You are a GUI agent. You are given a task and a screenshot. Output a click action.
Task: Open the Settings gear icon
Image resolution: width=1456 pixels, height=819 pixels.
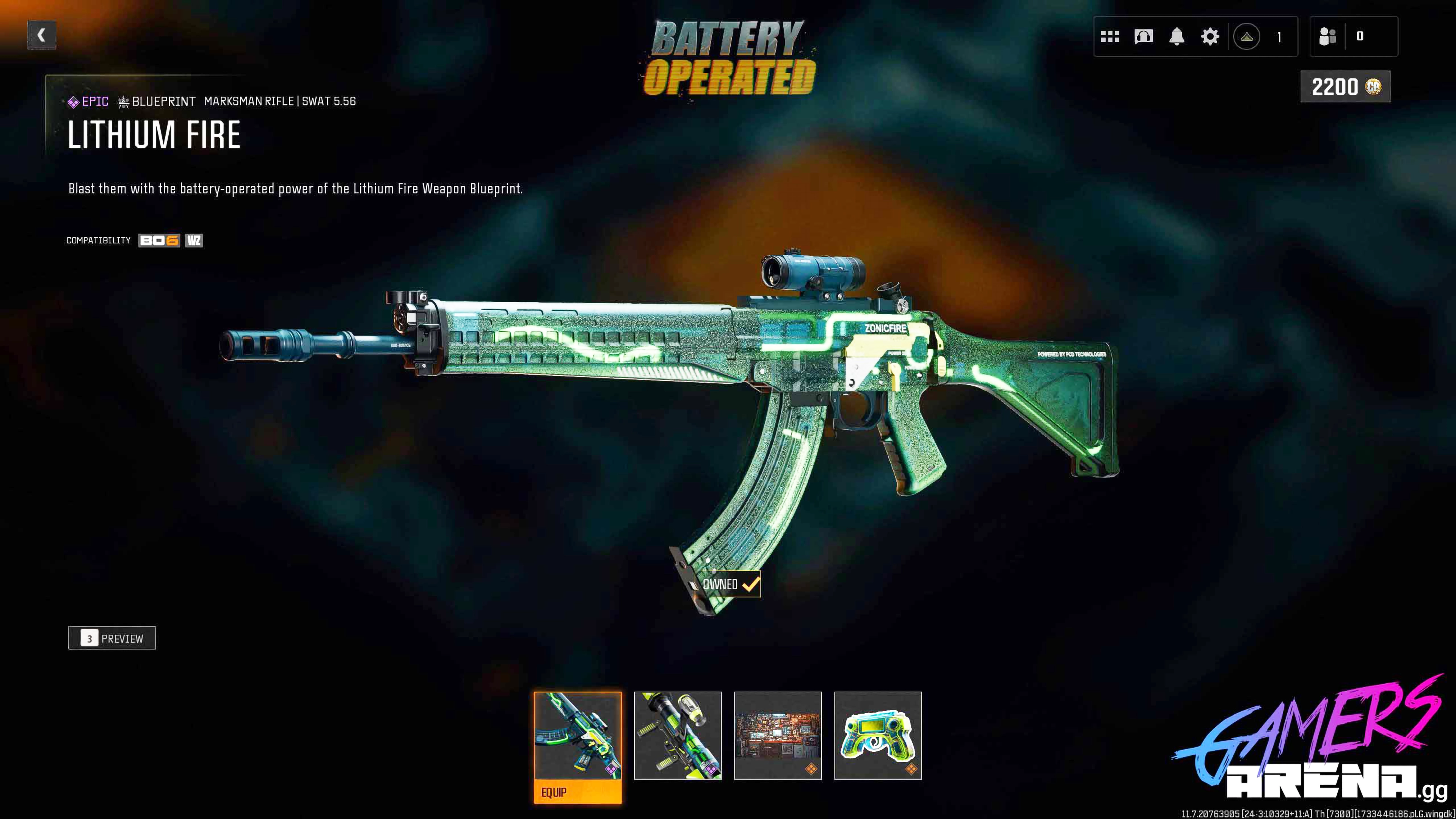pos(1210,36)
